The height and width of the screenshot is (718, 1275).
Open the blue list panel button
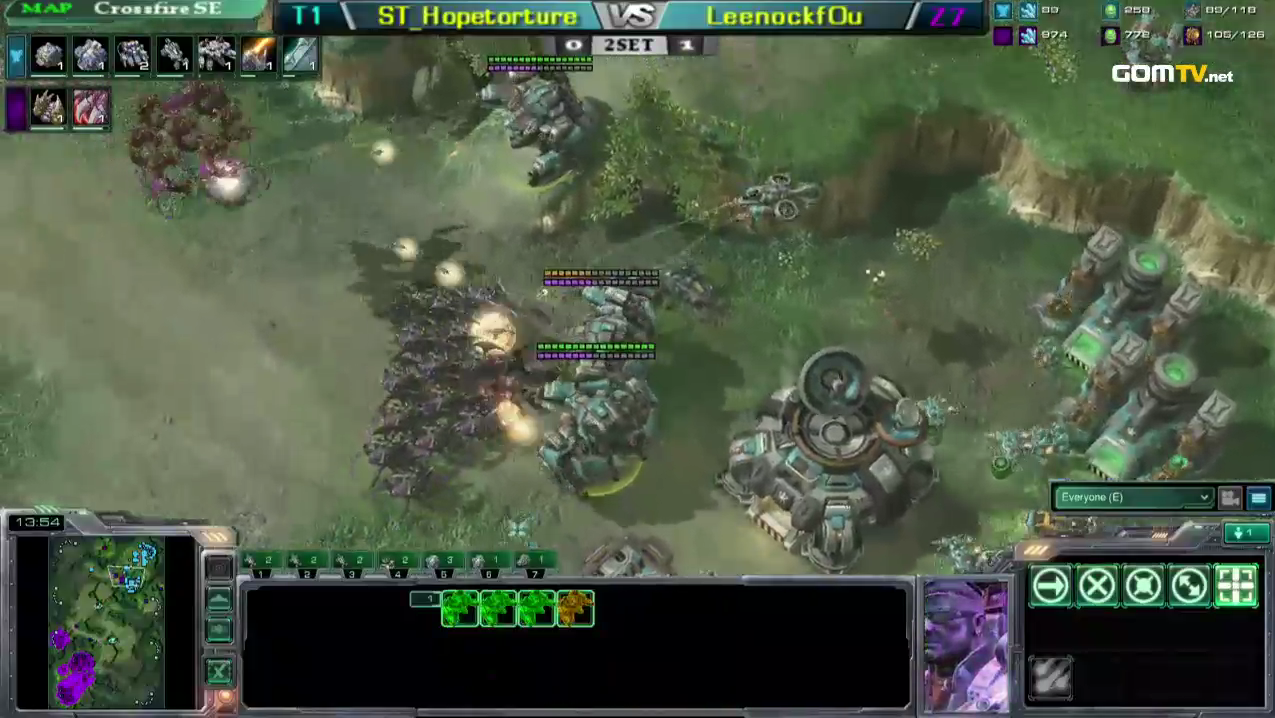point(1258,497)
